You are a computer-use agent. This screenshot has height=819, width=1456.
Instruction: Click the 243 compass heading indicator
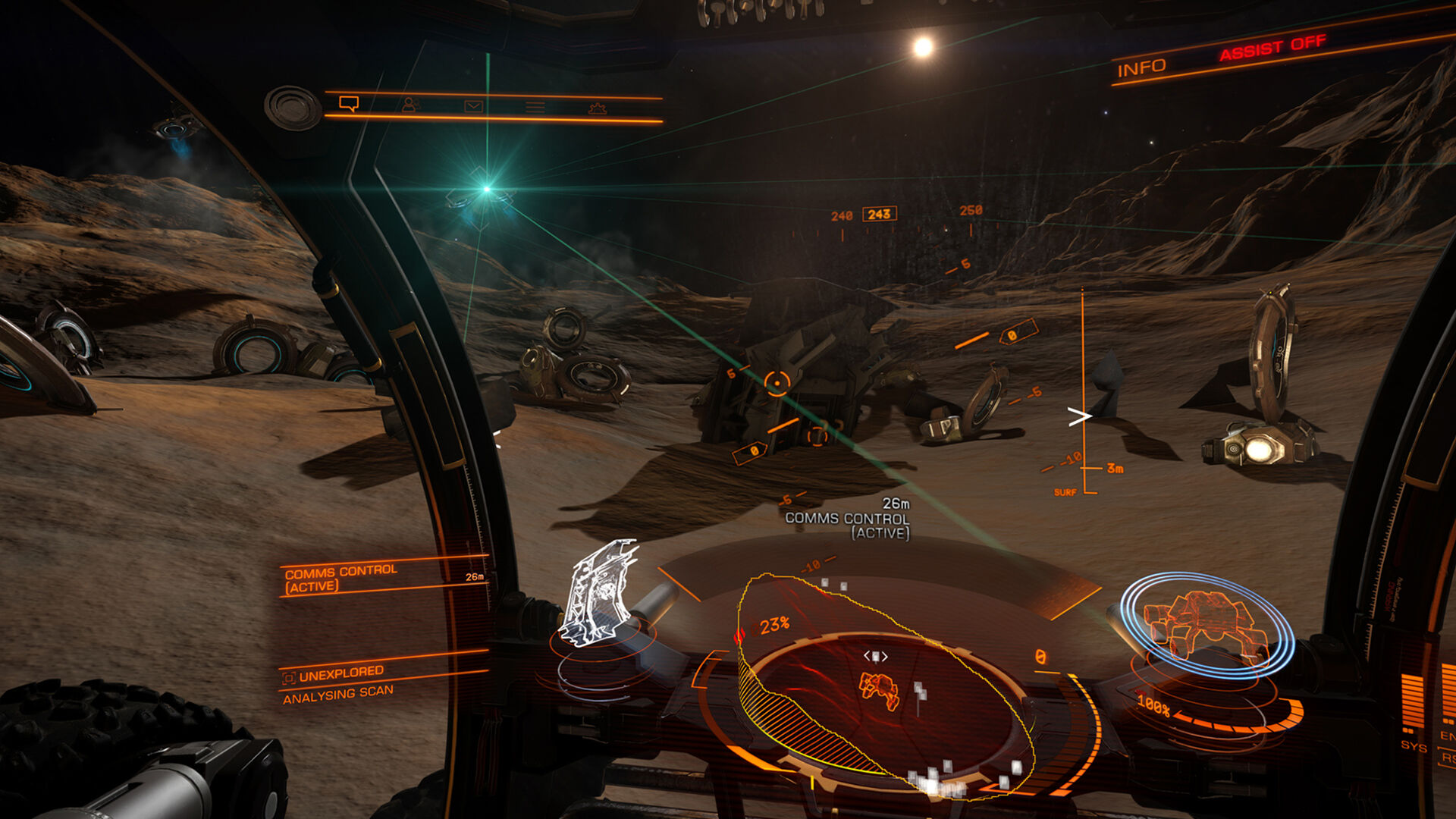pos(879,215)
